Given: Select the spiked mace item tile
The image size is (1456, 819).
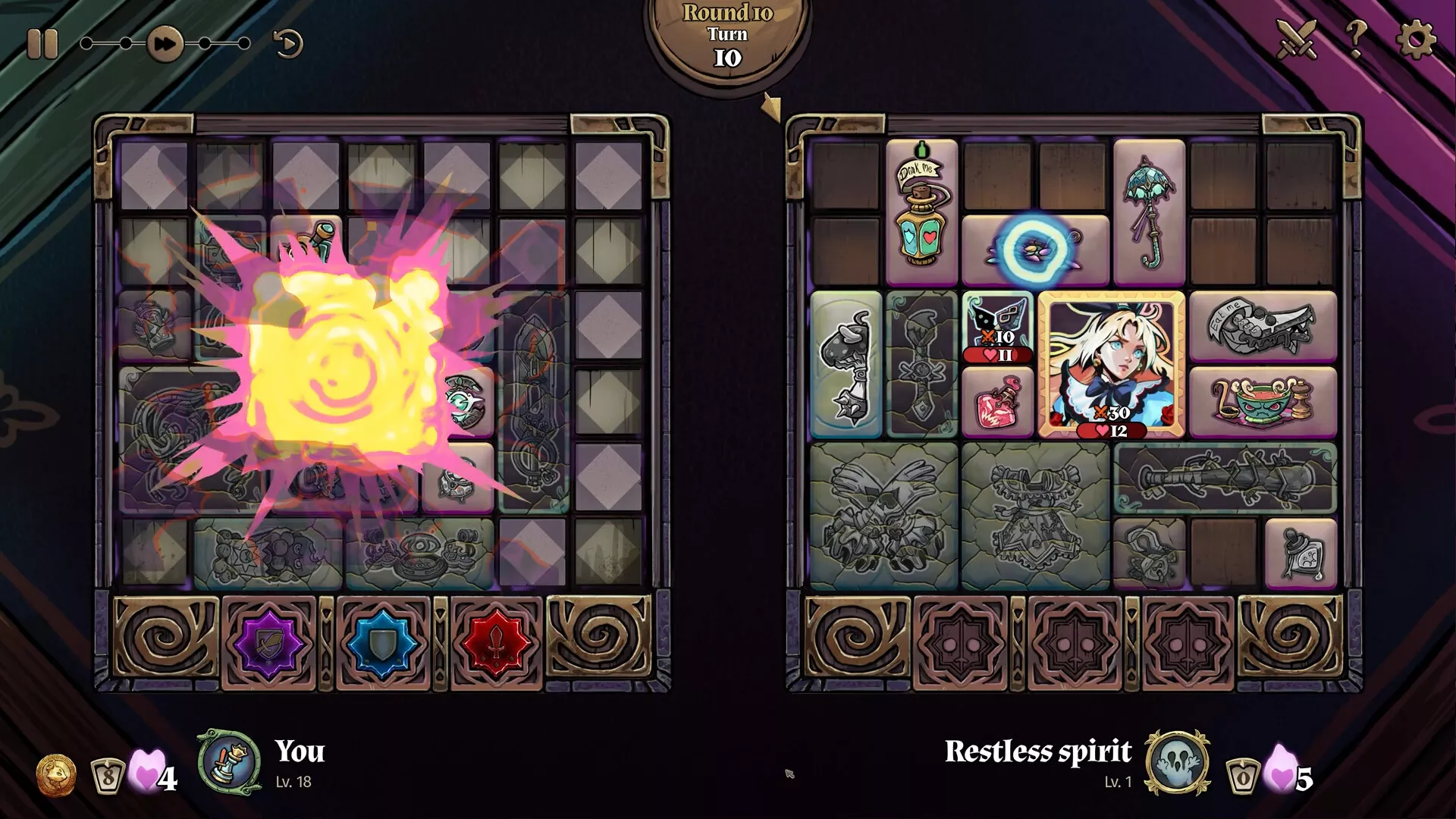Looking at the screenshot, I should pos(846,366).
